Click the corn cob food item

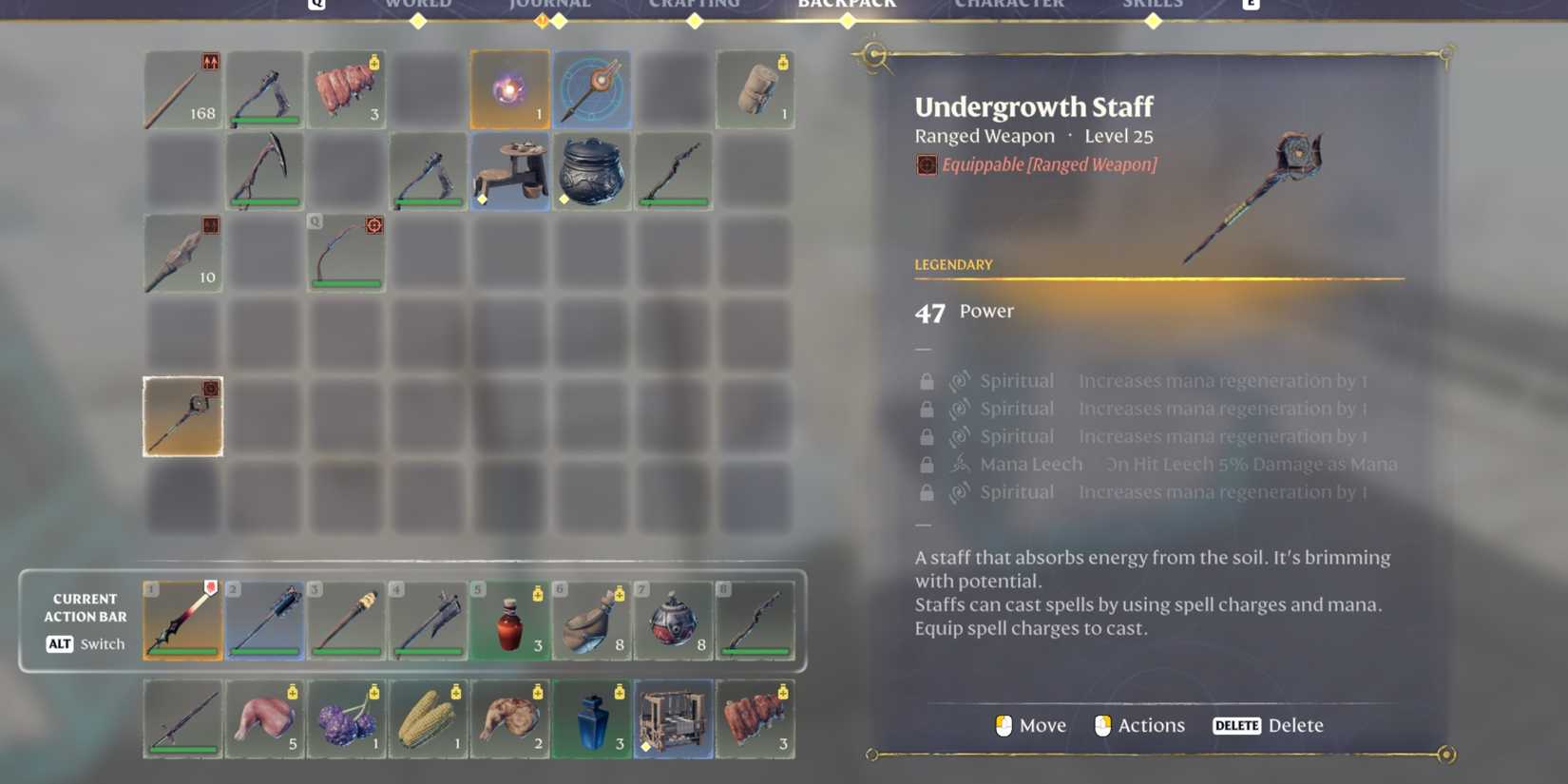(x=429, y=719)
